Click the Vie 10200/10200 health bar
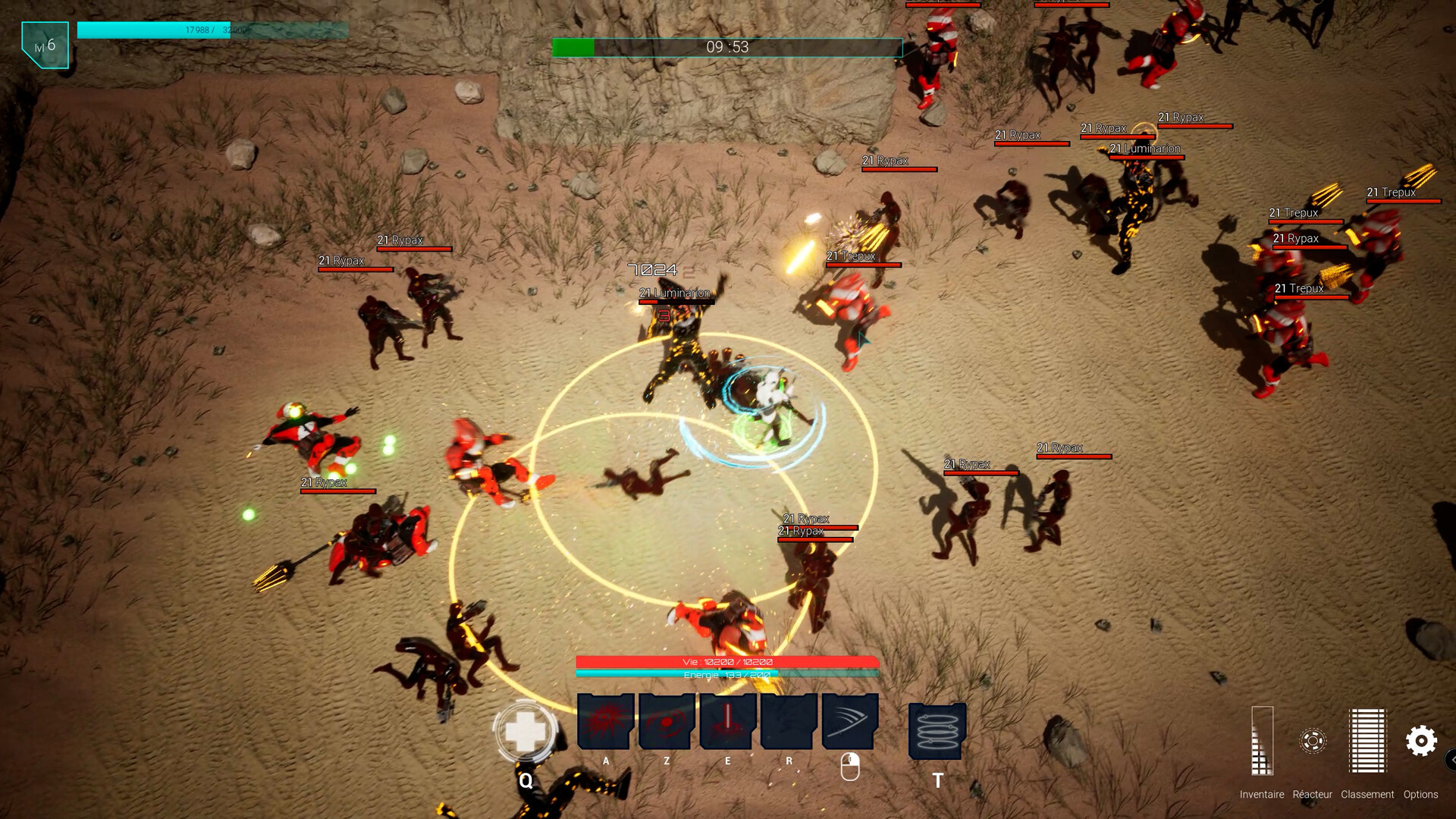Screen dimensions: 1456x819 pos(726,661)
